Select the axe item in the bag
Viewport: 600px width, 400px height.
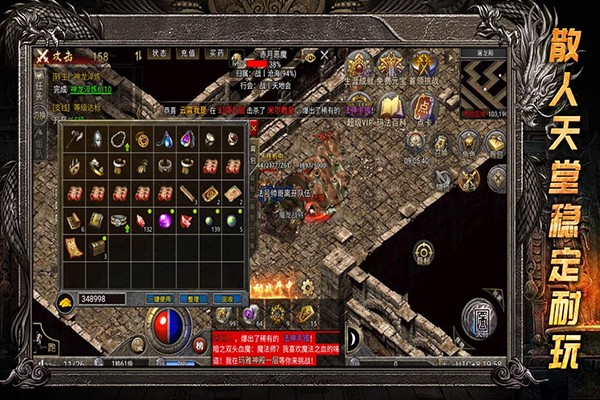[x=75, y=140]
